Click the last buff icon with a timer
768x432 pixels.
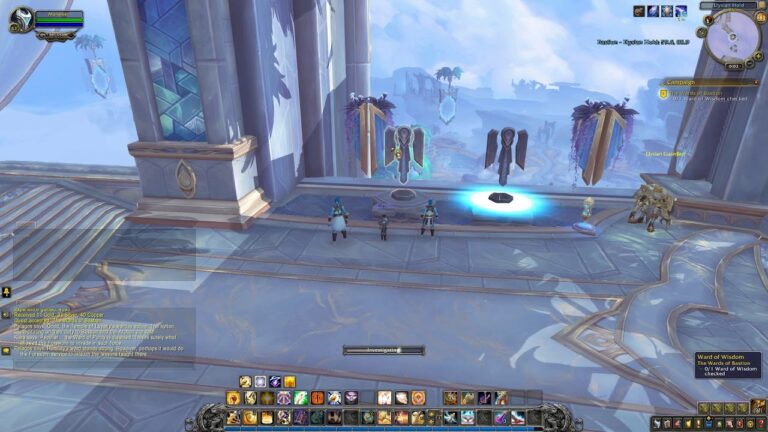coord(681,11)
